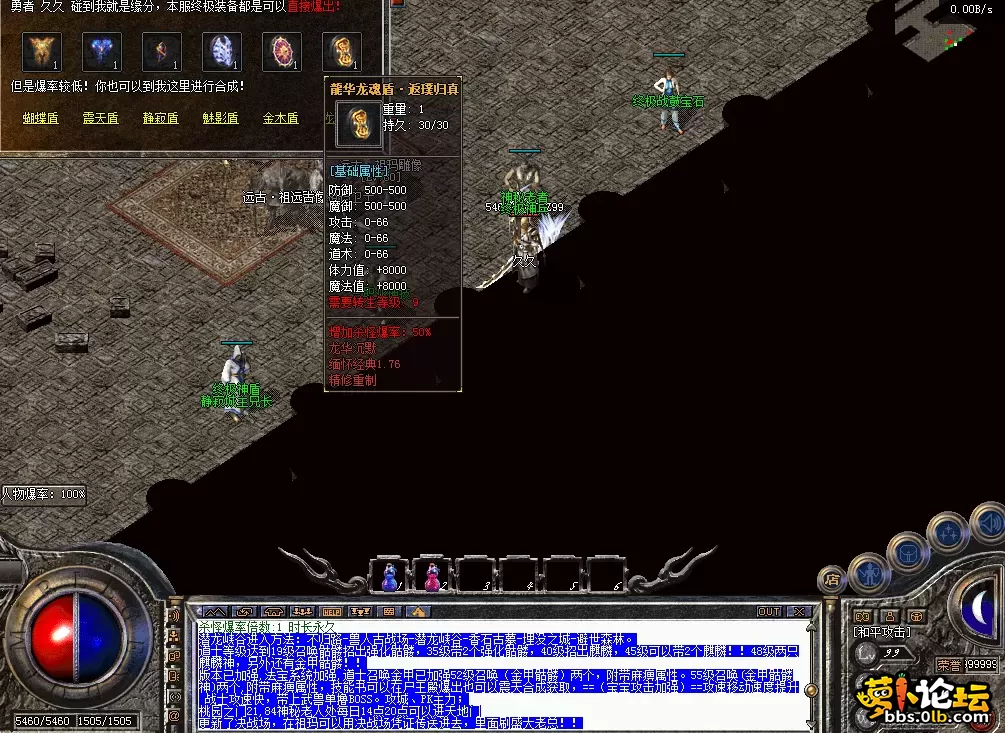
Task: Open the shop with the 店 button
Action: [831, 578]
